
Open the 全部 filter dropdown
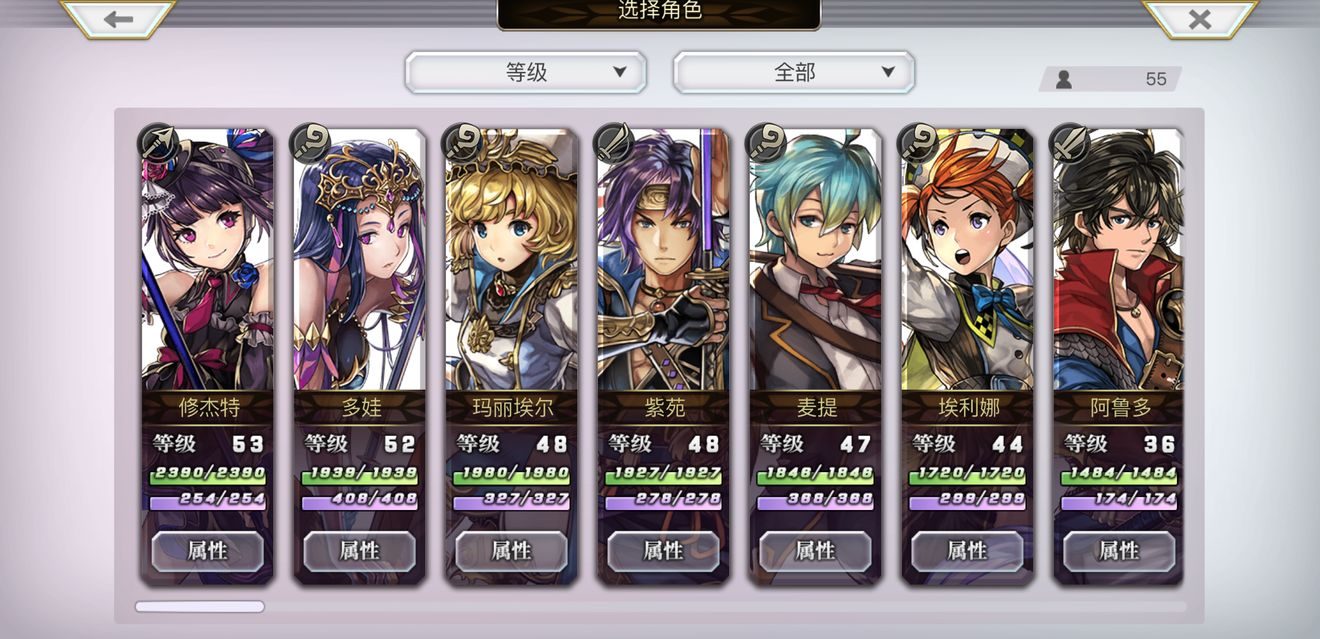(794, 72)
